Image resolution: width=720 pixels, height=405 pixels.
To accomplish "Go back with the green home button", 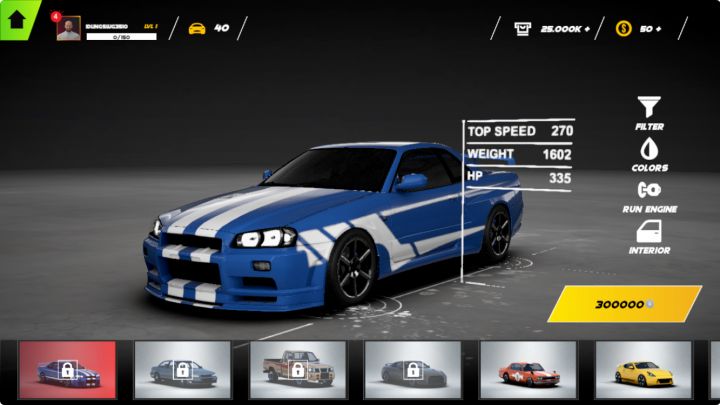I will coord(17,19).
